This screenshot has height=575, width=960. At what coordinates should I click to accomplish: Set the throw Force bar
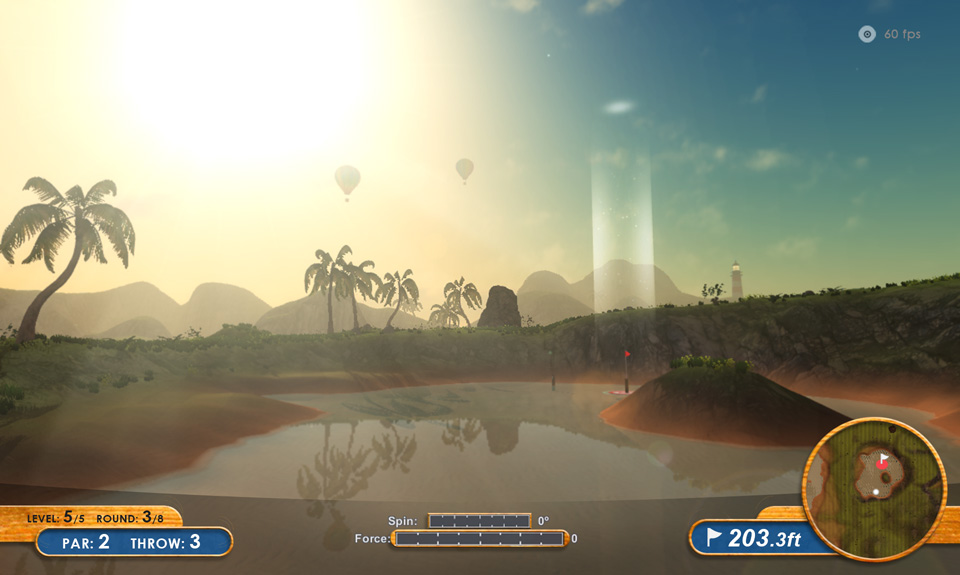pyautogui.click(x=480, y=538)
